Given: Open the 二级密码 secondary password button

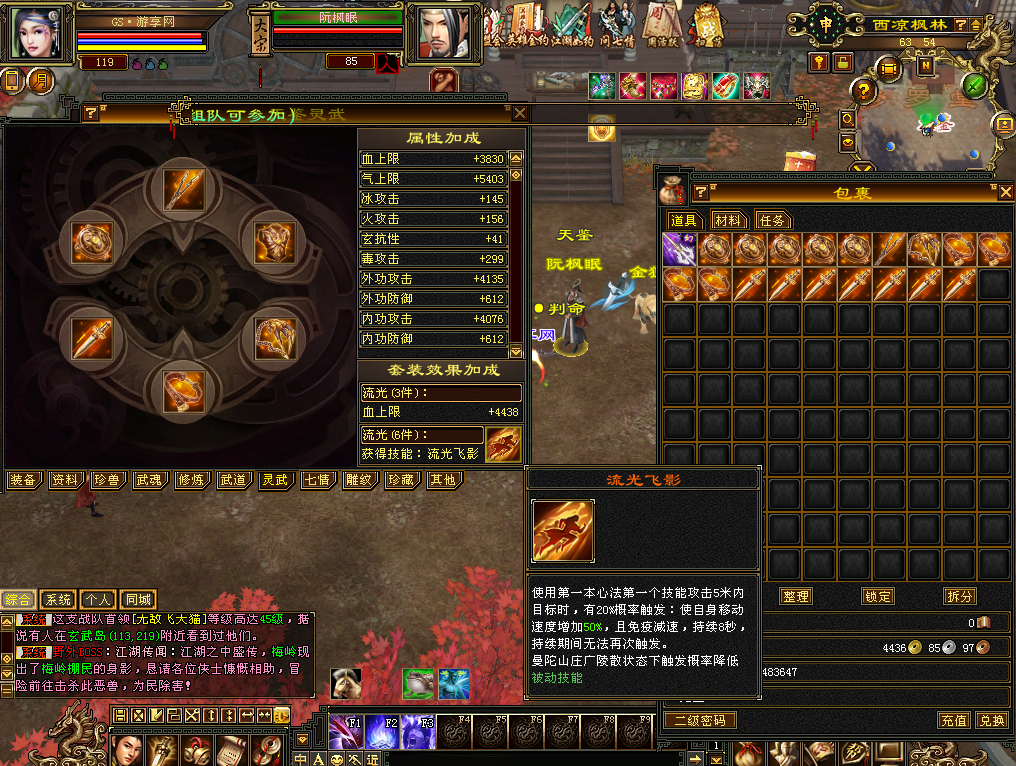Looking at the screenshot, I should [x=700, y=720].
